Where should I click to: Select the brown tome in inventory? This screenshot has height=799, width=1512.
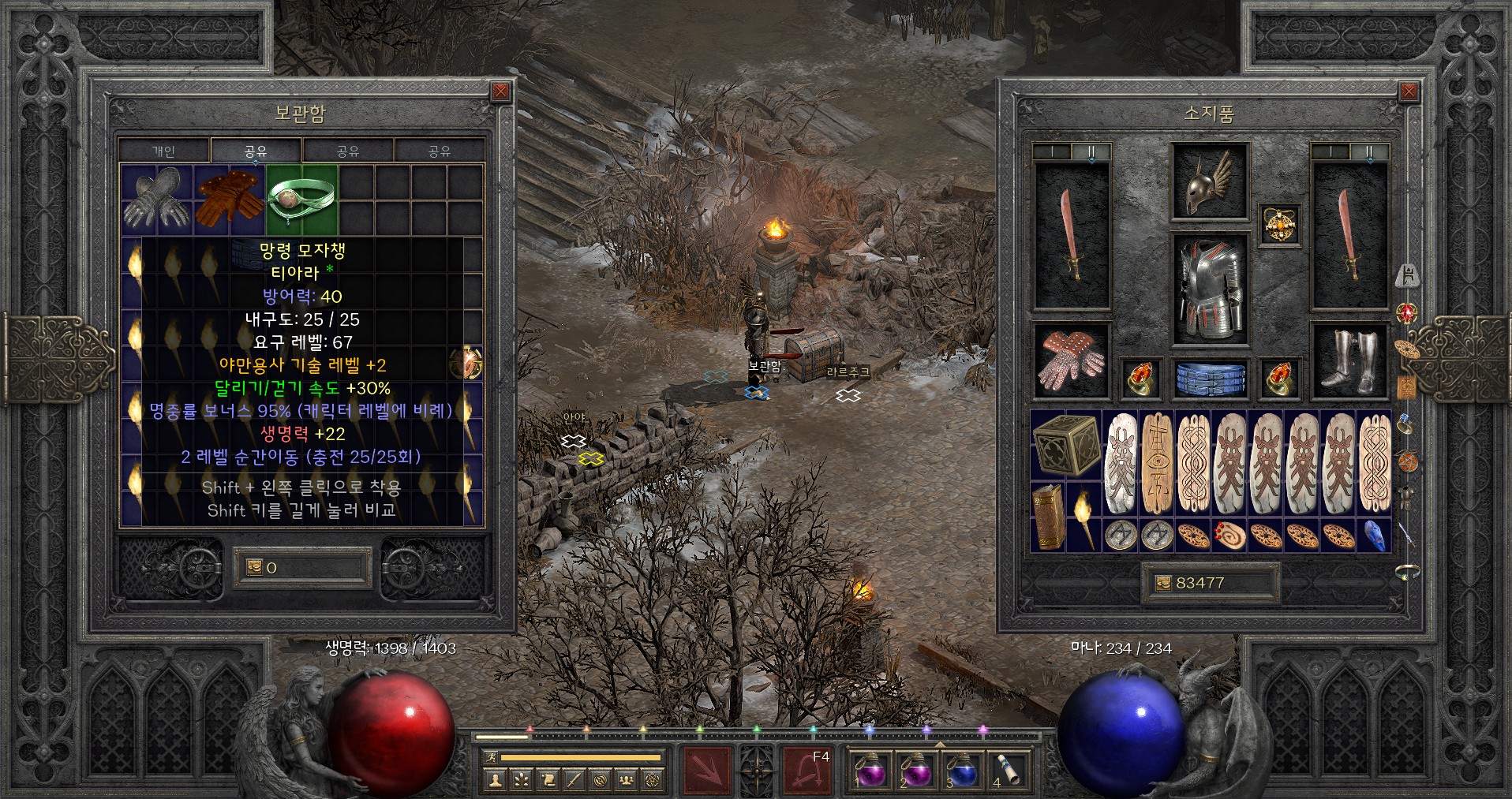pyautogui.click(x=1048, y=517)
